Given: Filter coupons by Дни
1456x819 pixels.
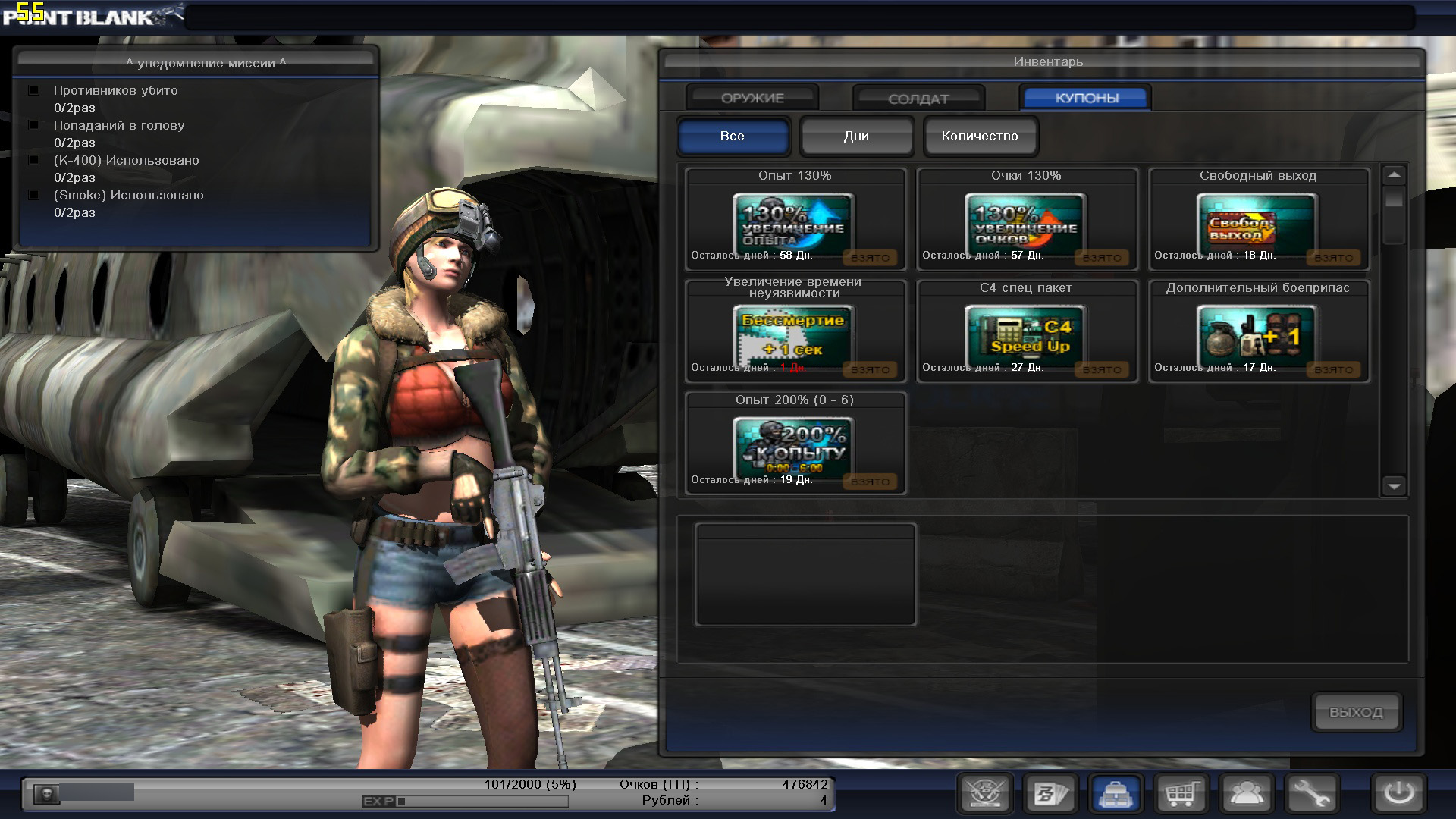Looking at the screenshot, I should pos(856,136).
